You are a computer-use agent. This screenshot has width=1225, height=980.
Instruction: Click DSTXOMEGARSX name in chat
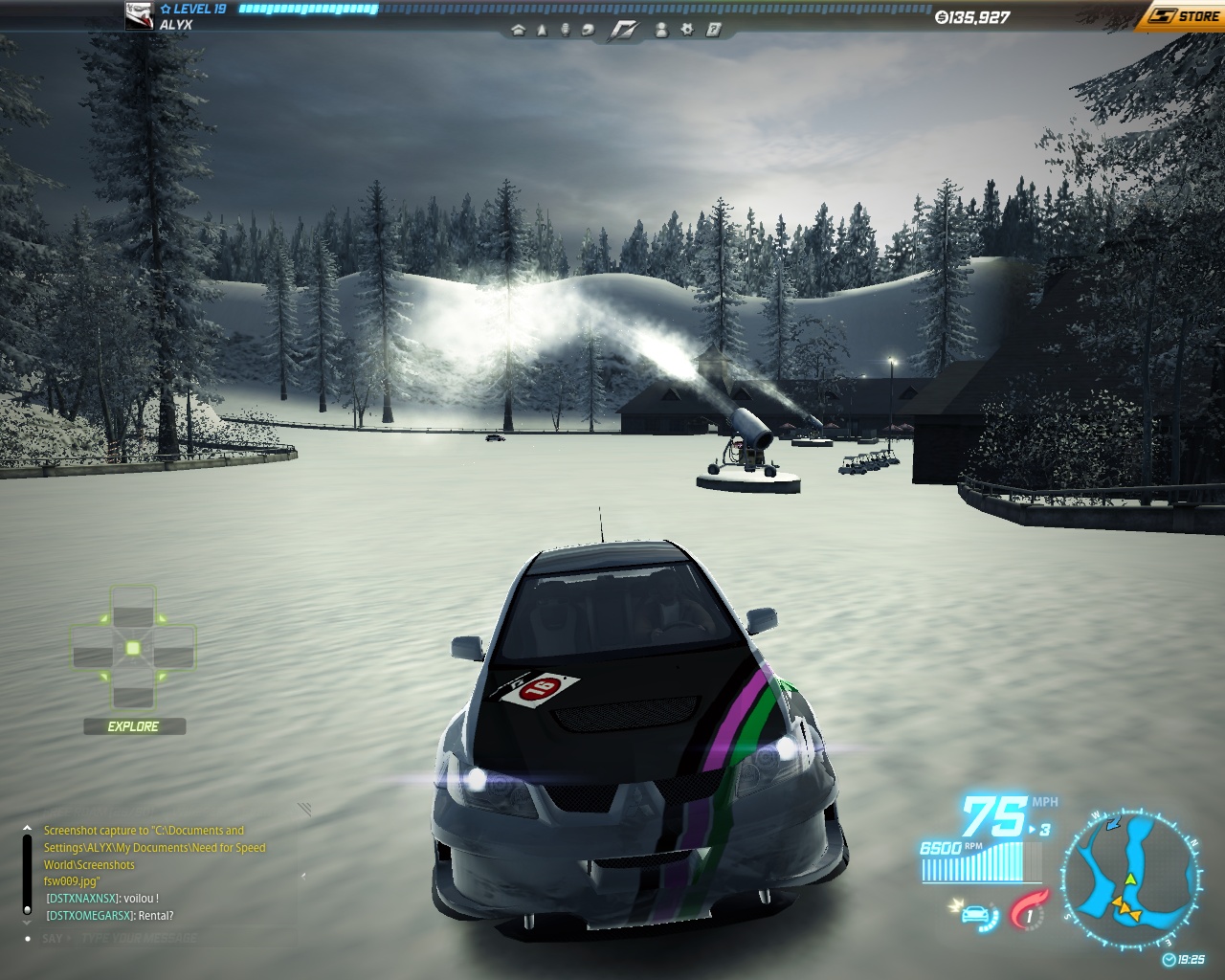(90, 916)
